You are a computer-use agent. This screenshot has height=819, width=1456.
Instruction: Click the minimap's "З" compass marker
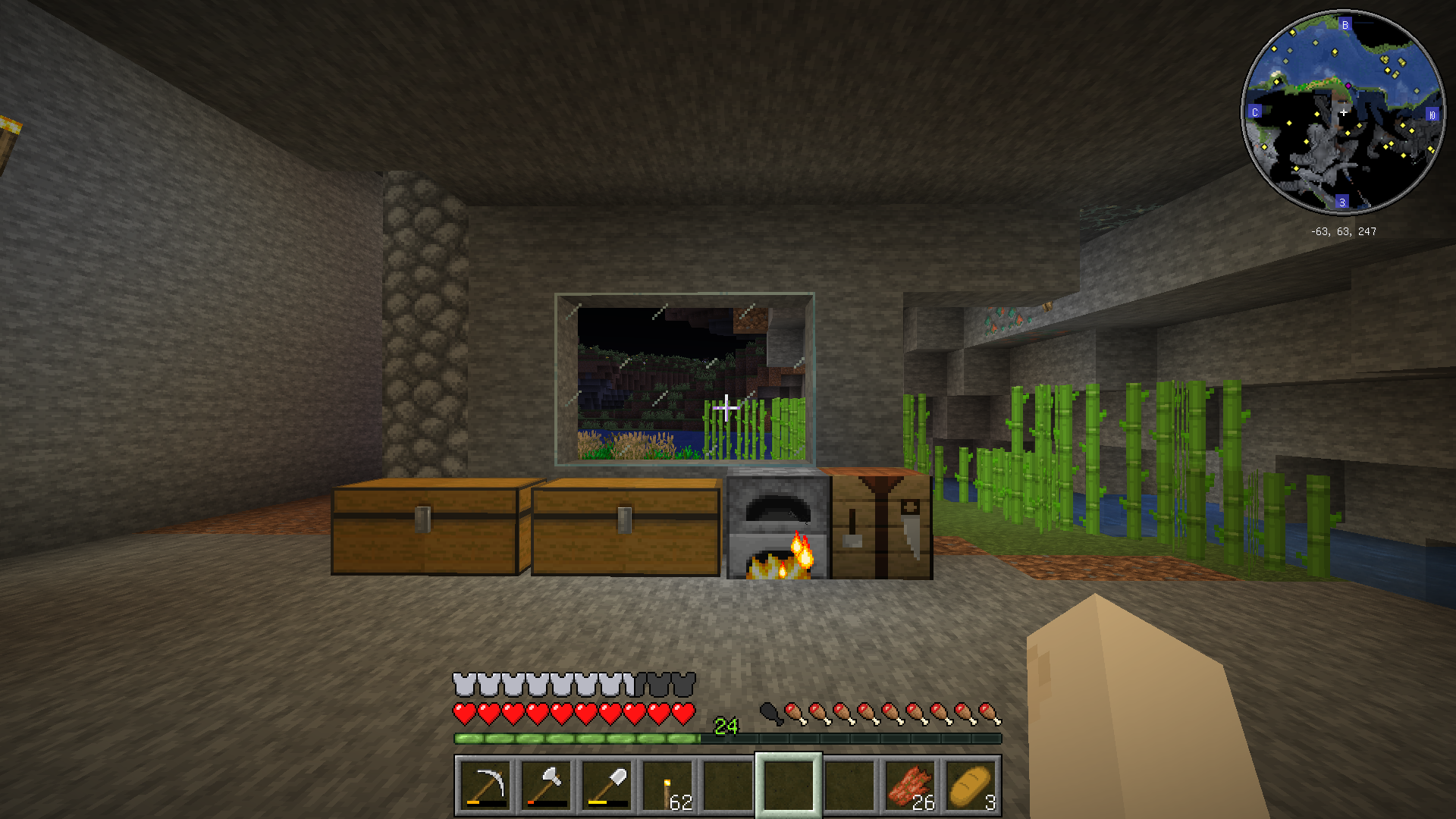pyautogui.click(x=1342, y=202)
